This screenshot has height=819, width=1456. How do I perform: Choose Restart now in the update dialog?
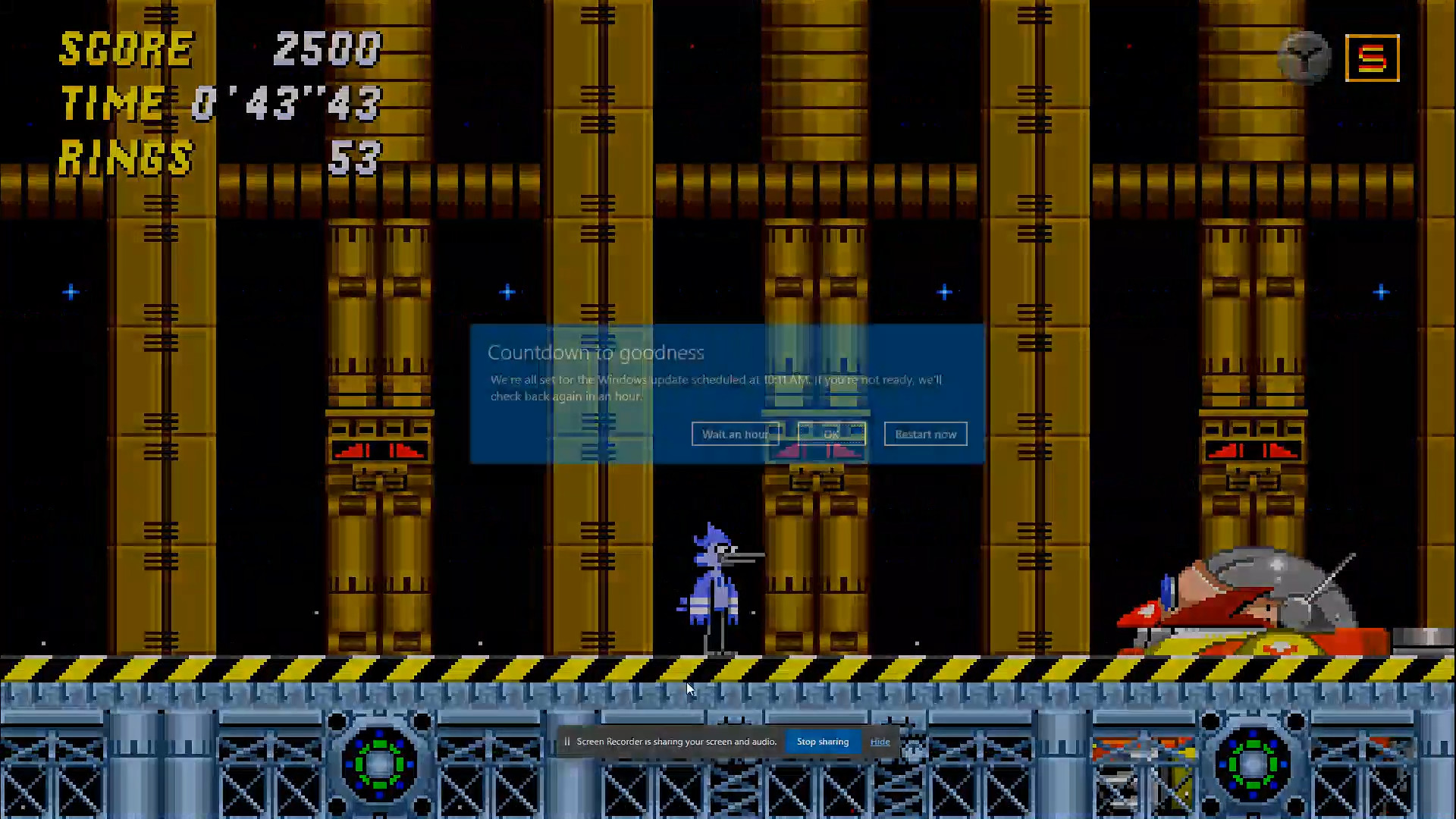pos(925,434)
